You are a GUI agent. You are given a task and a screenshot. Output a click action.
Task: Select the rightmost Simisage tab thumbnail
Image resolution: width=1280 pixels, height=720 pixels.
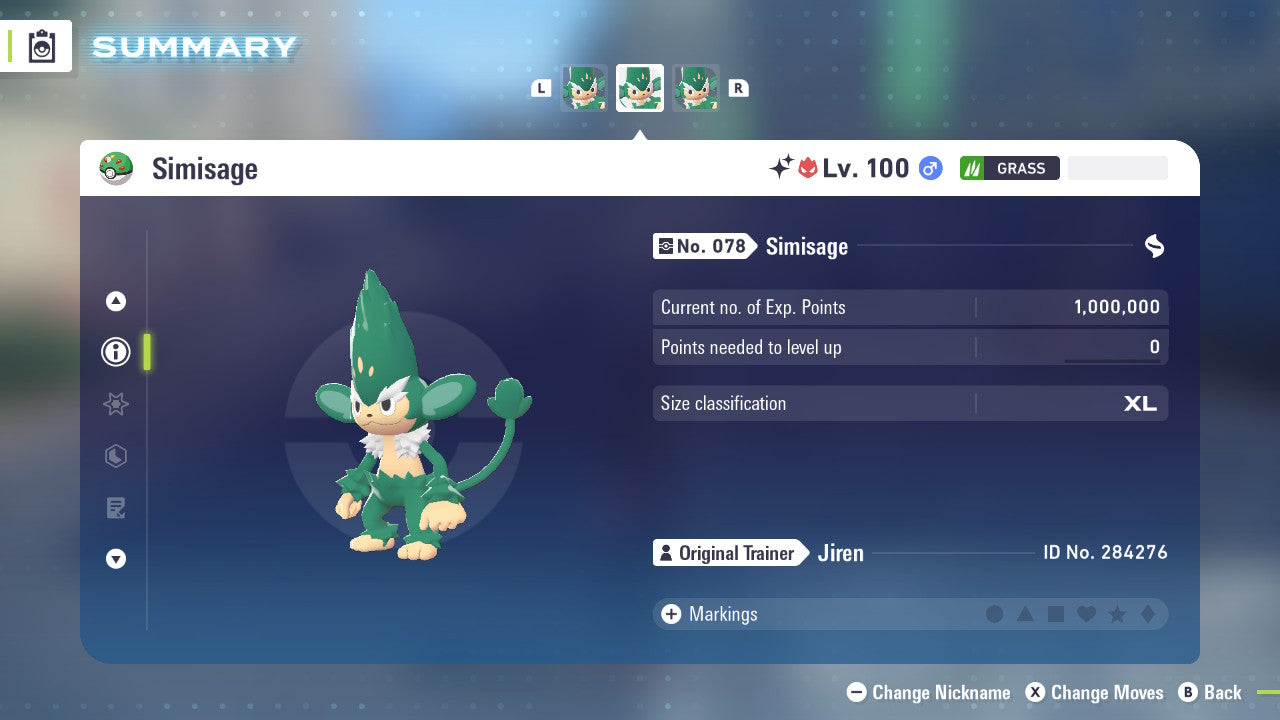coord(696,88)
